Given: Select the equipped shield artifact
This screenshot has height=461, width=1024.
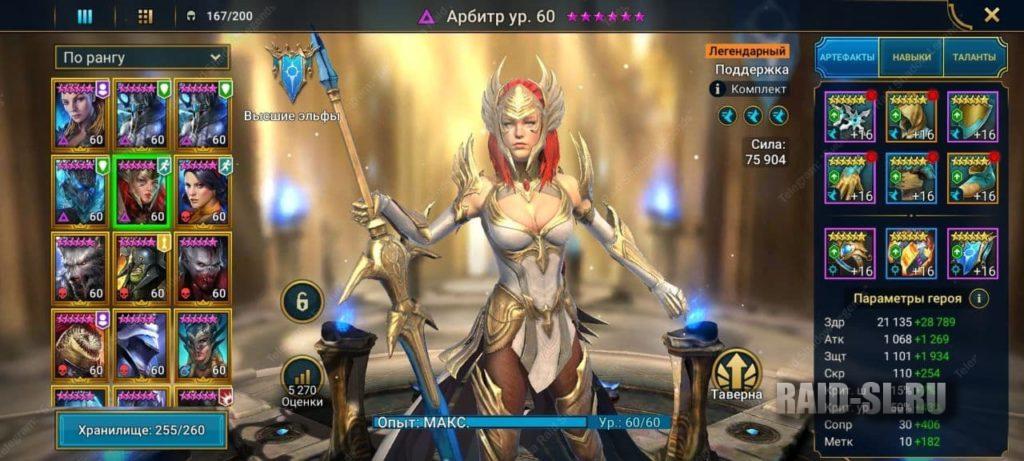Looking at the screenshot, I should [x=973, y=117].
